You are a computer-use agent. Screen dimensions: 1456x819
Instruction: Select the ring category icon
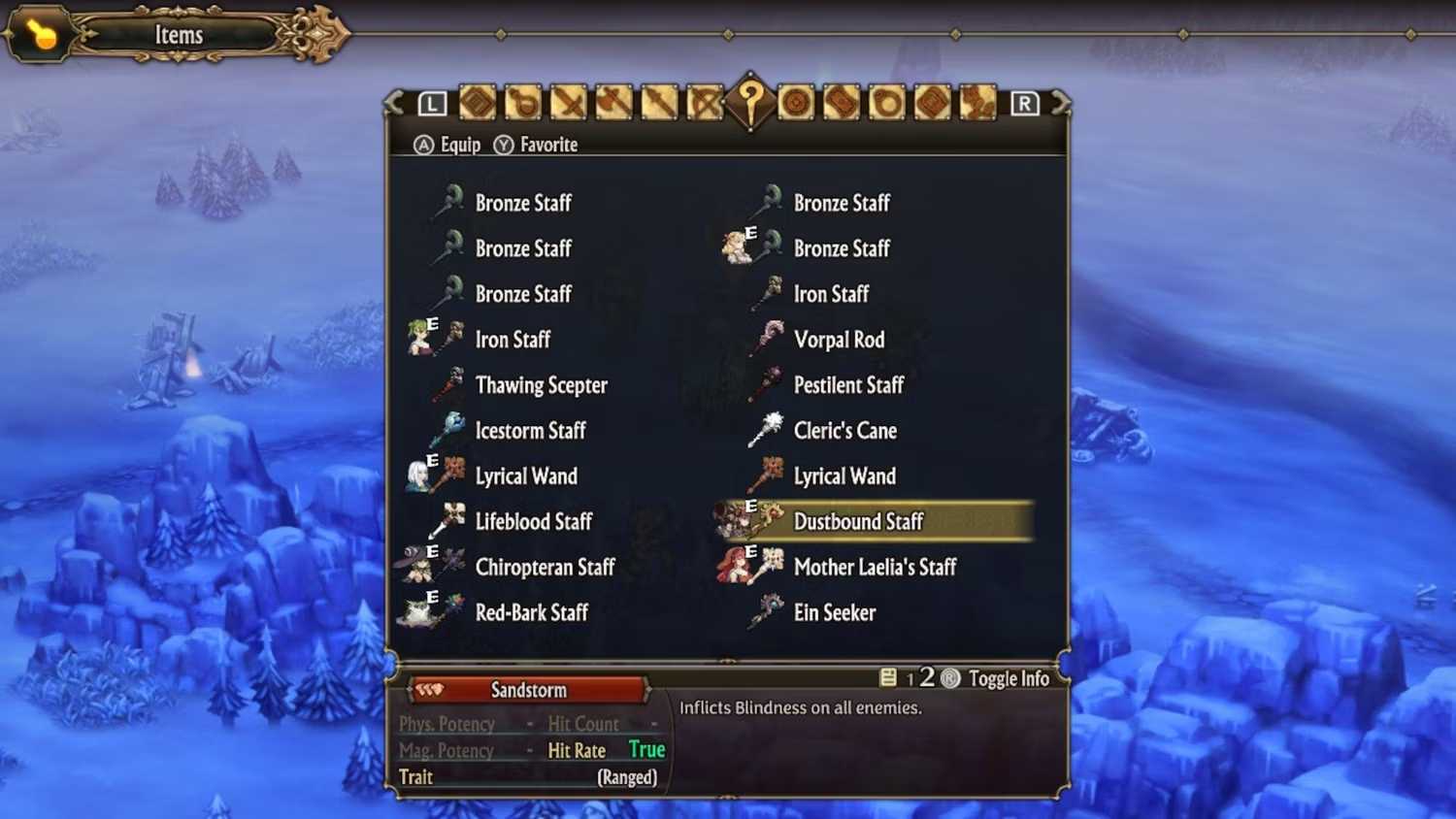coord(888,103)
